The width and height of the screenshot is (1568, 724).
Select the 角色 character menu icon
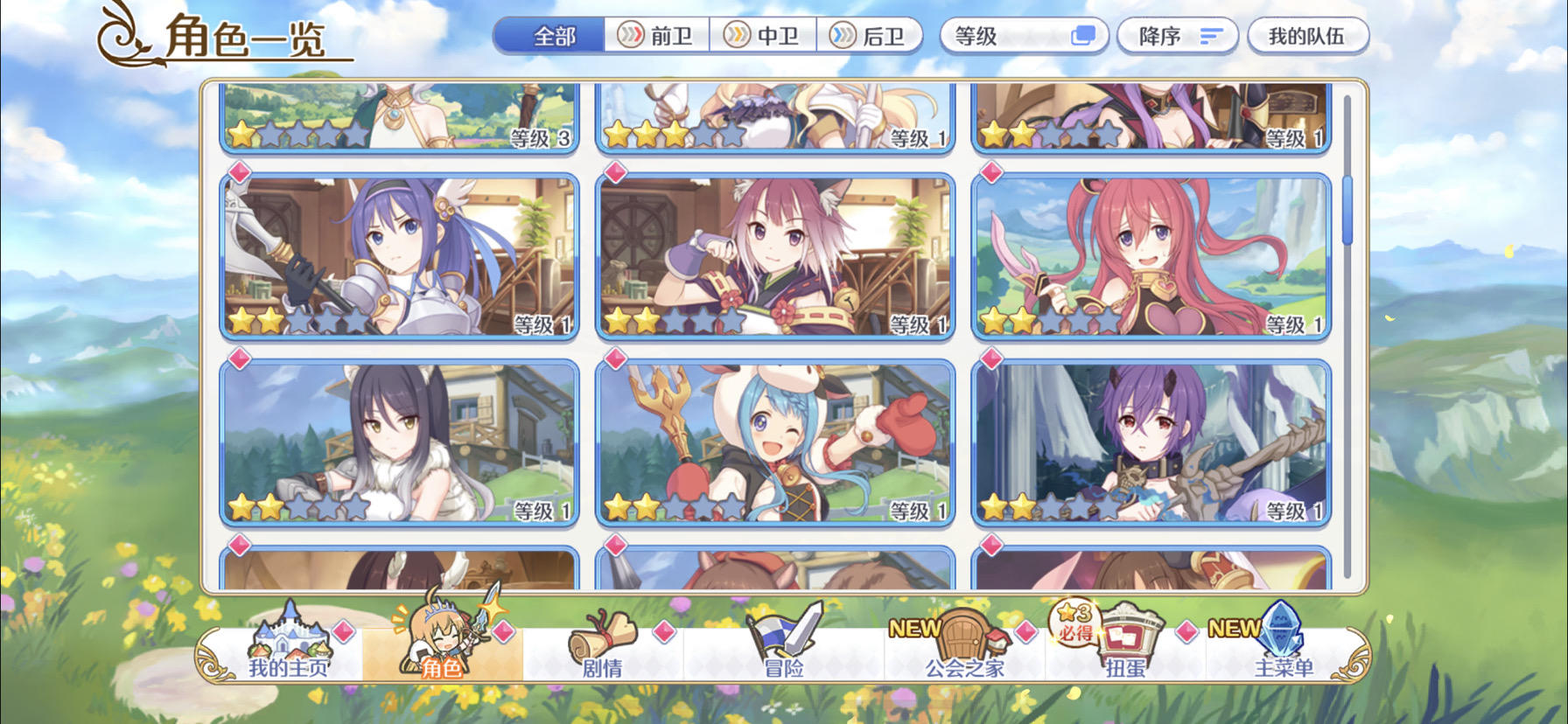[446, 651]
